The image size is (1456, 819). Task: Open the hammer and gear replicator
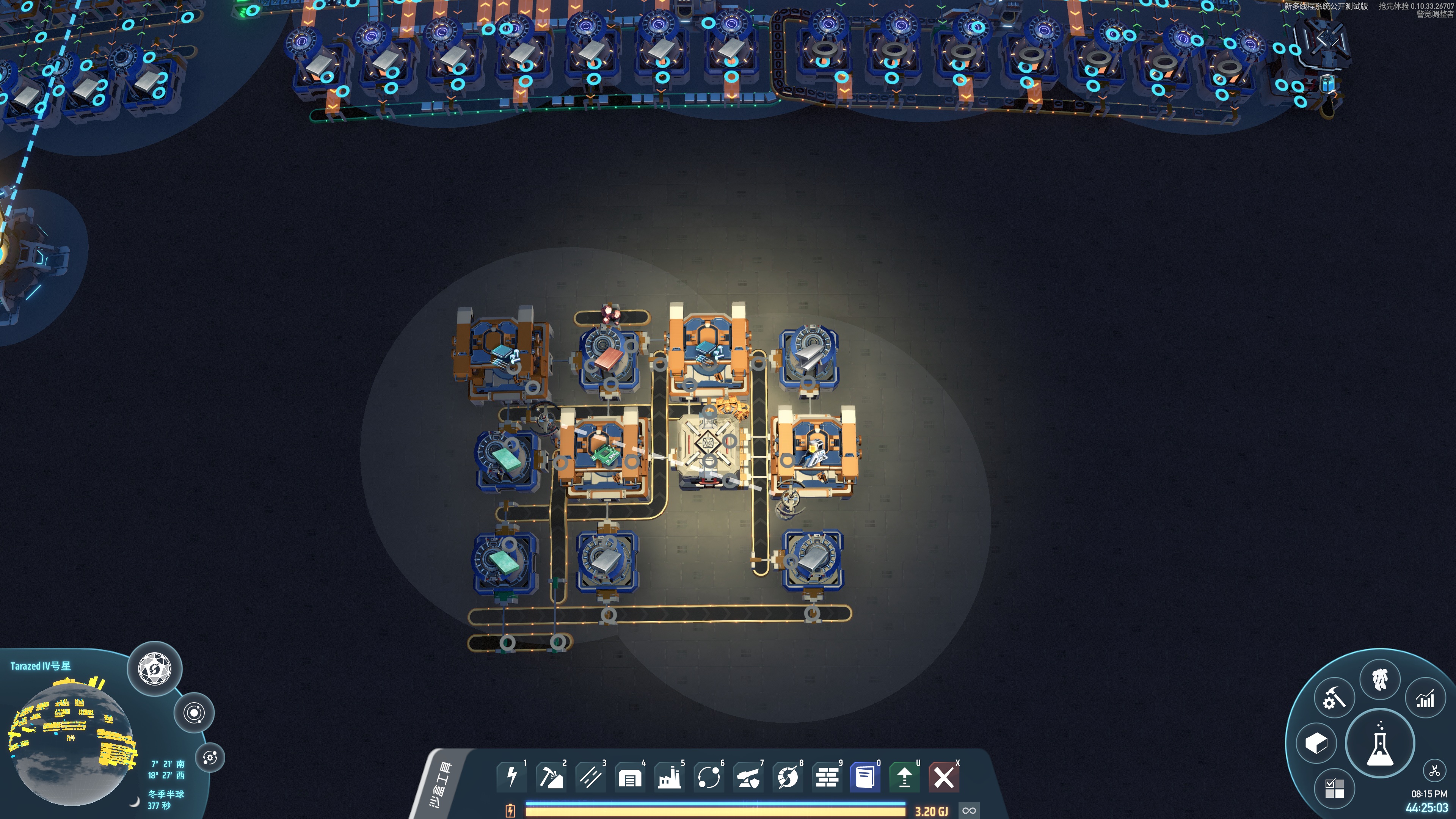coord(1334,699)
